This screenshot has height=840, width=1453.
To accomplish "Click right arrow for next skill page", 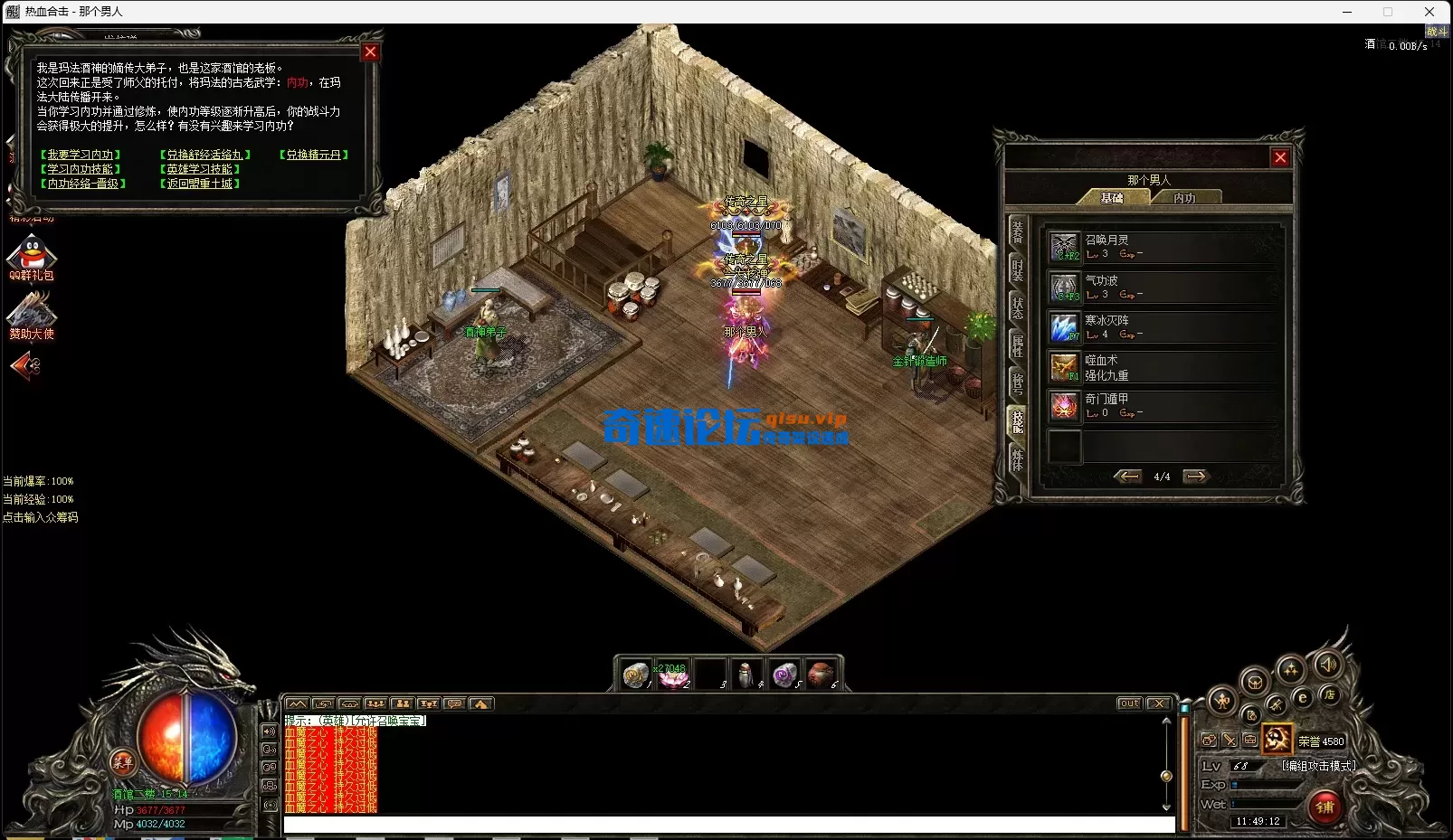I will pyautogui.click(x=1196, y=476).
